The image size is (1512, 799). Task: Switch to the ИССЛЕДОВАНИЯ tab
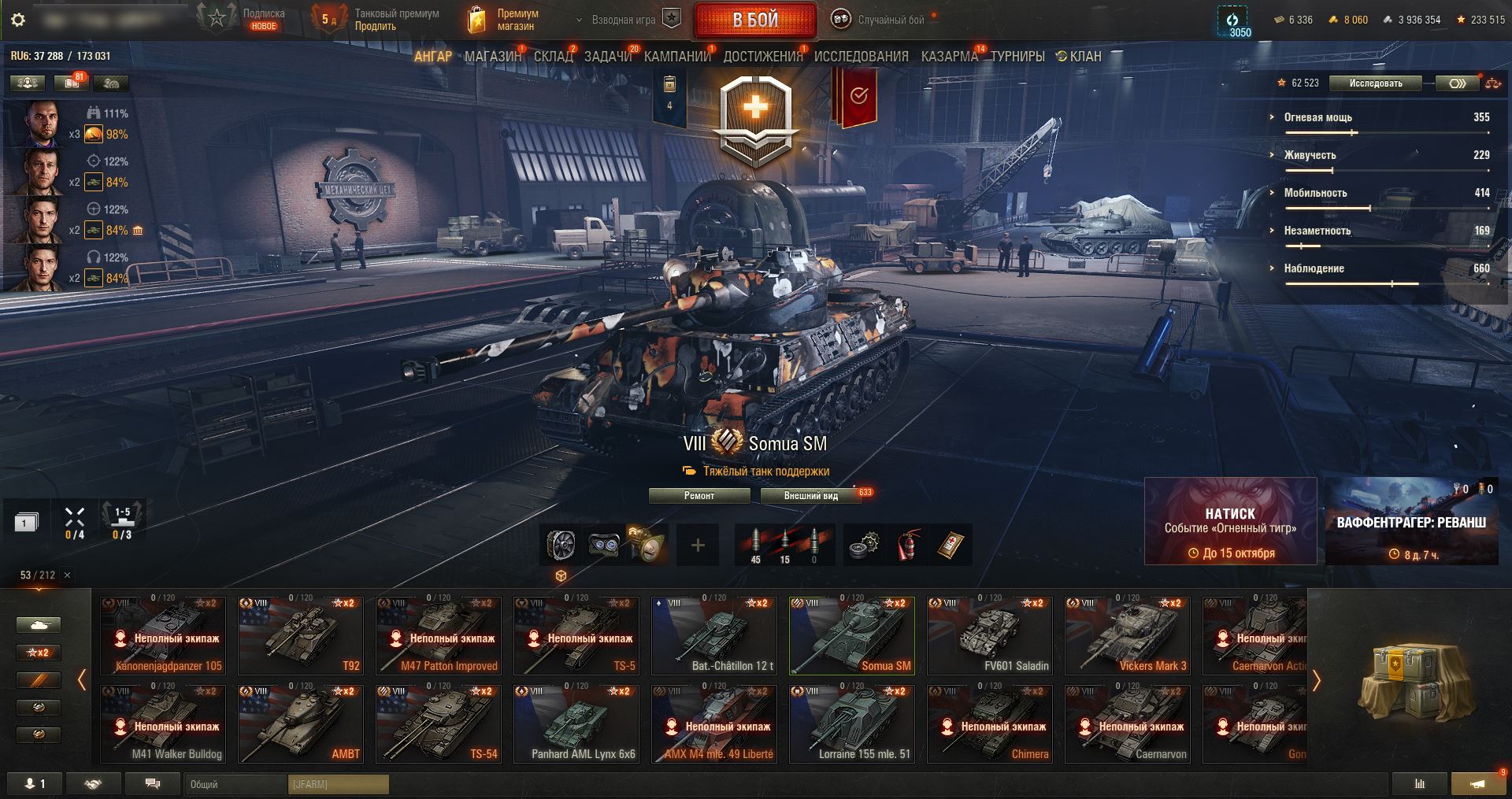pos(861,57)
